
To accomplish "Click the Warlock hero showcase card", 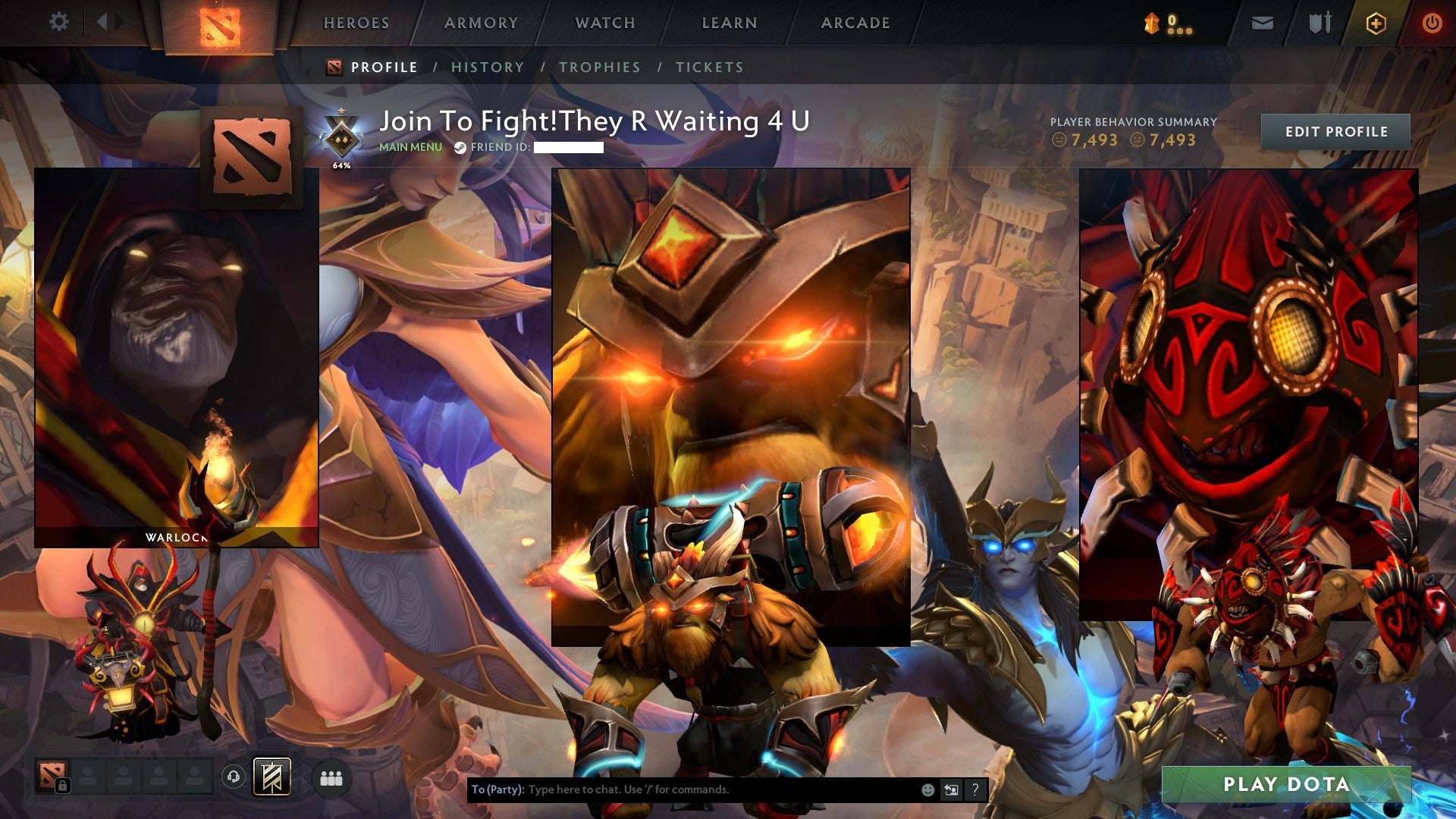I will coord(177,356).
